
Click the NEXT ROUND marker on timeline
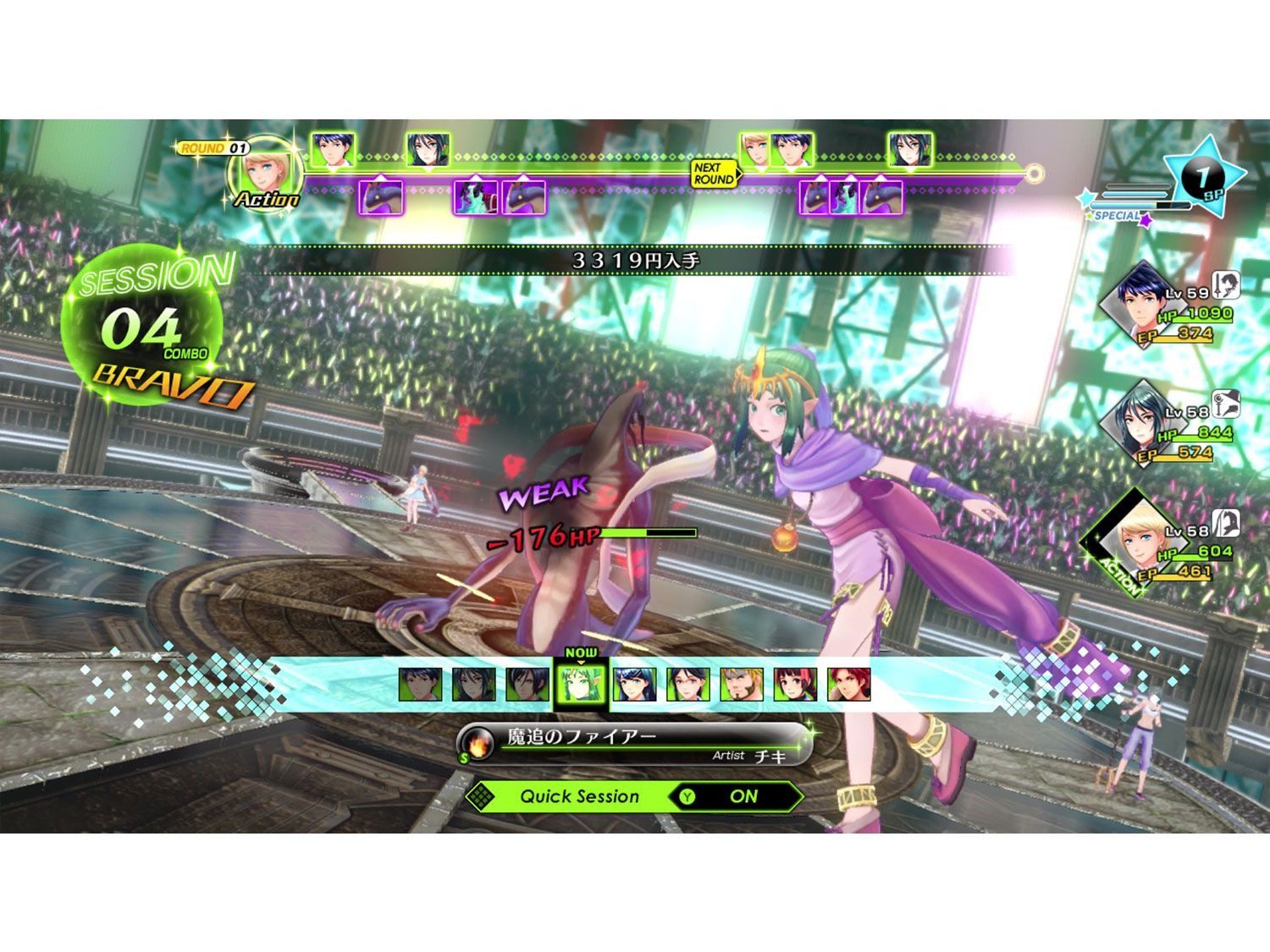(x=714, y=174)
